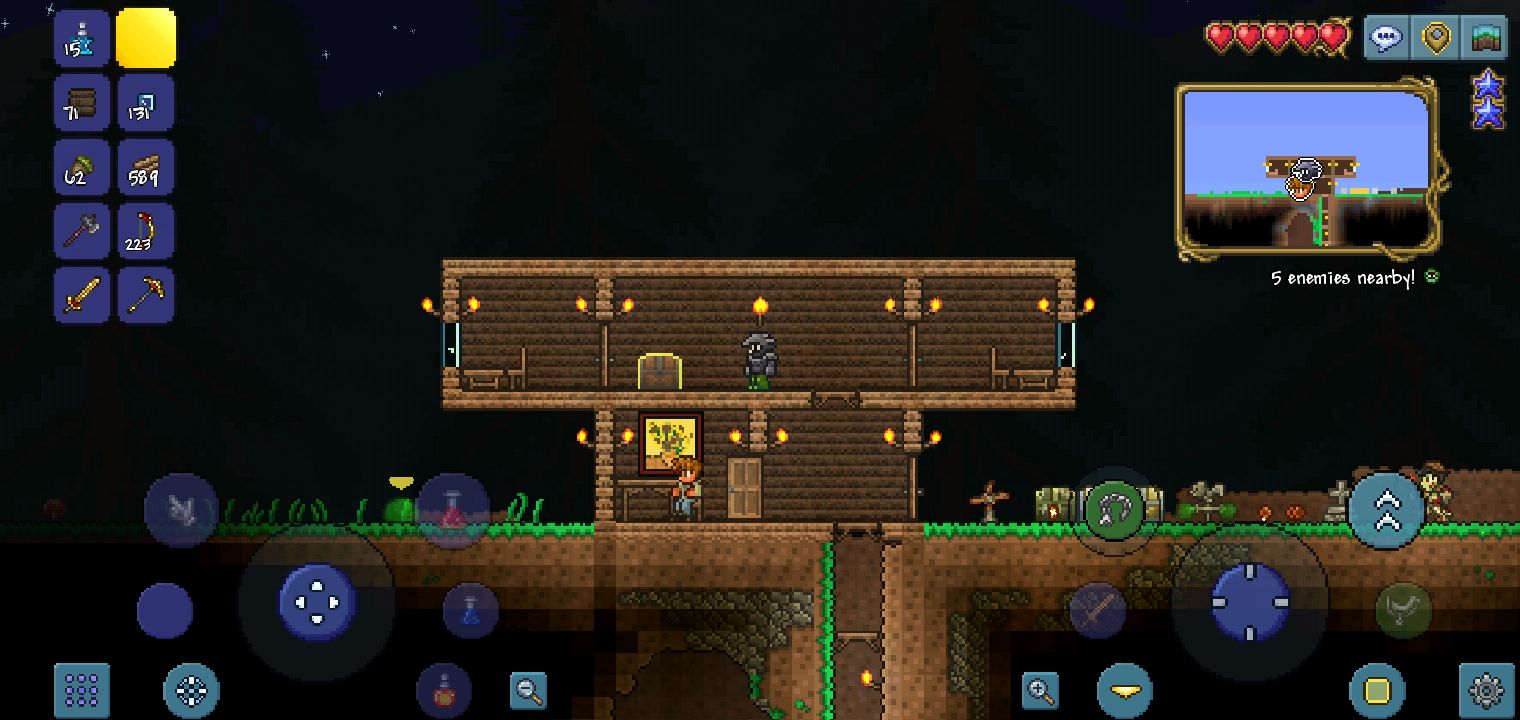Select the healing potion hotbar slot

[x=81, y=38]
